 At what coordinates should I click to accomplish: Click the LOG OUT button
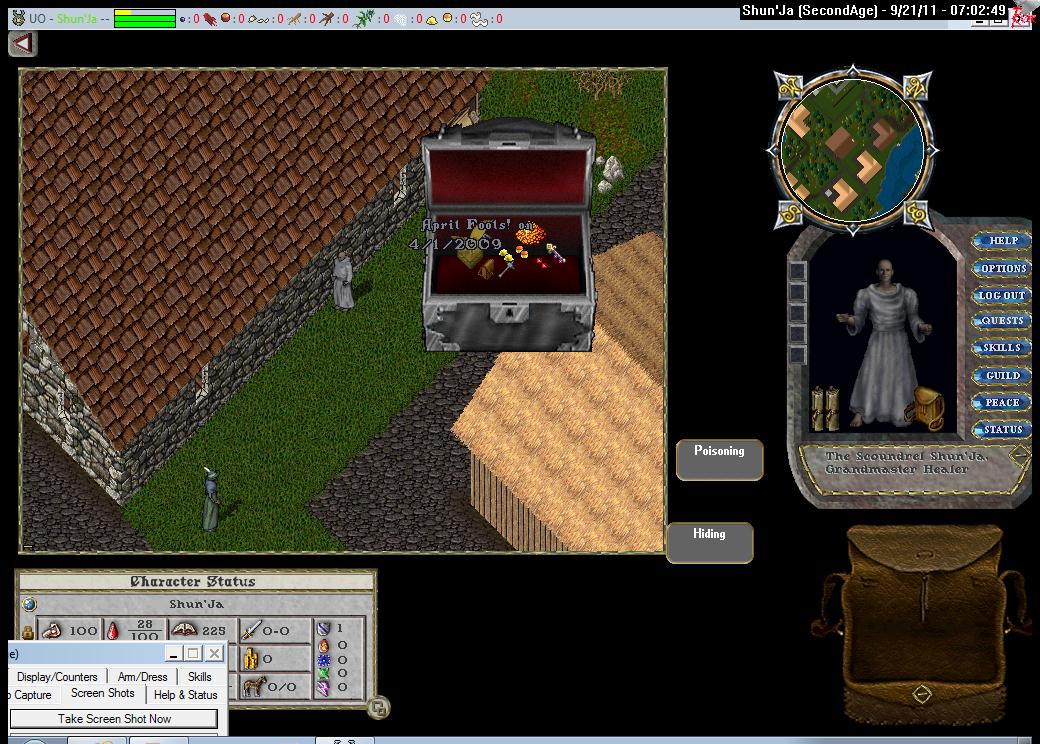tap(1002, 295)
